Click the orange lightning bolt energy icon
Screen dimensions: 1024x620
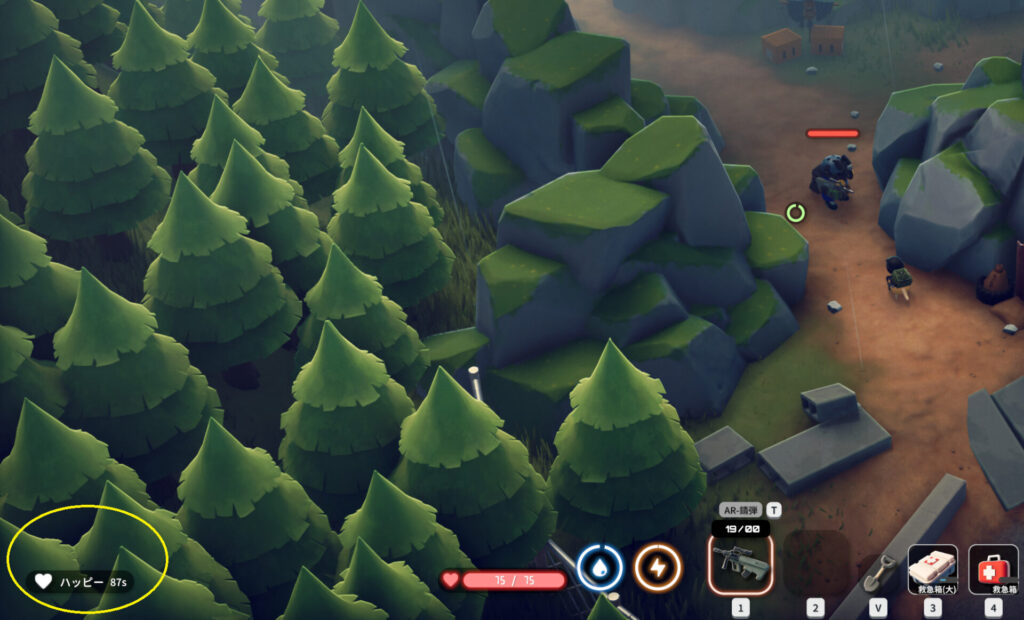pos(657,568)
